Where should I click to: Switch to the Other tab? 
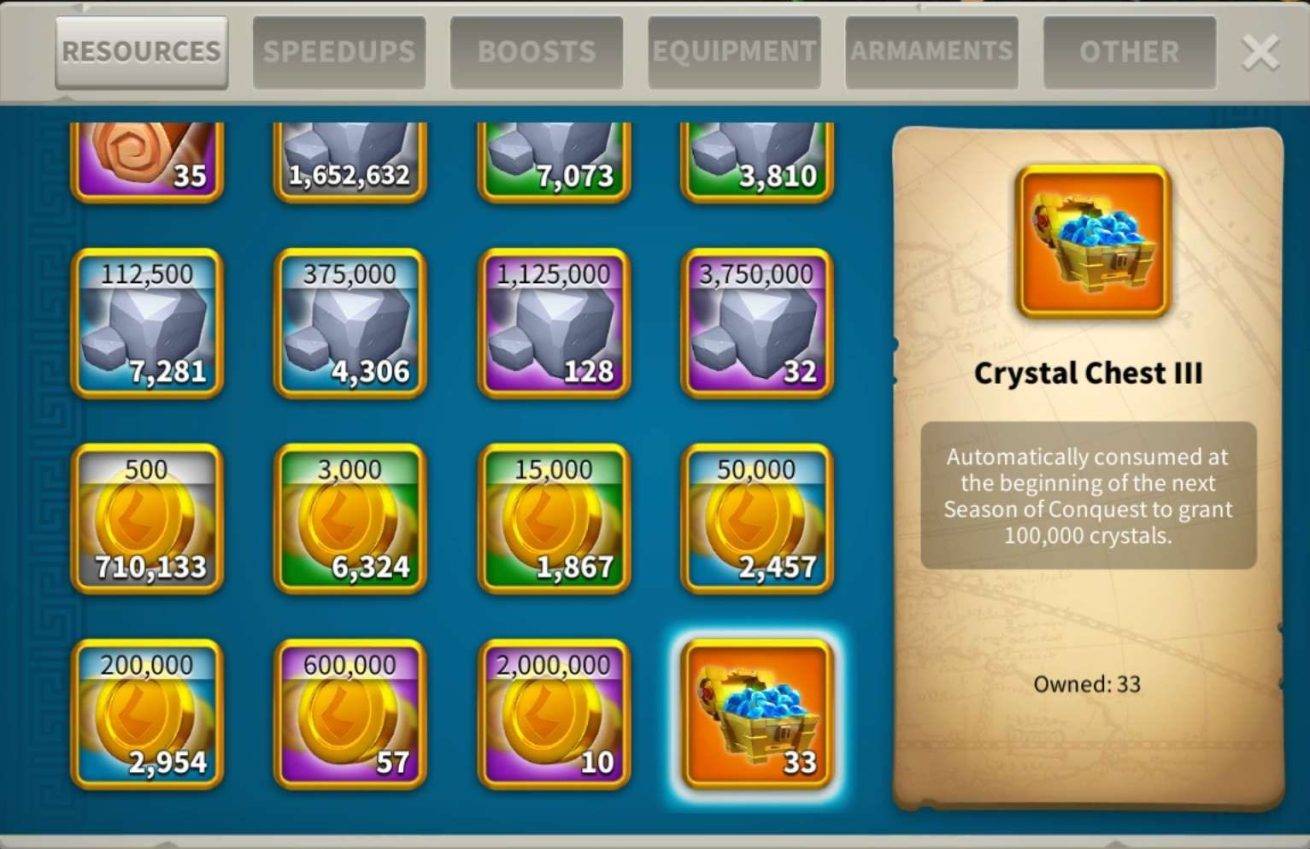1129,52
